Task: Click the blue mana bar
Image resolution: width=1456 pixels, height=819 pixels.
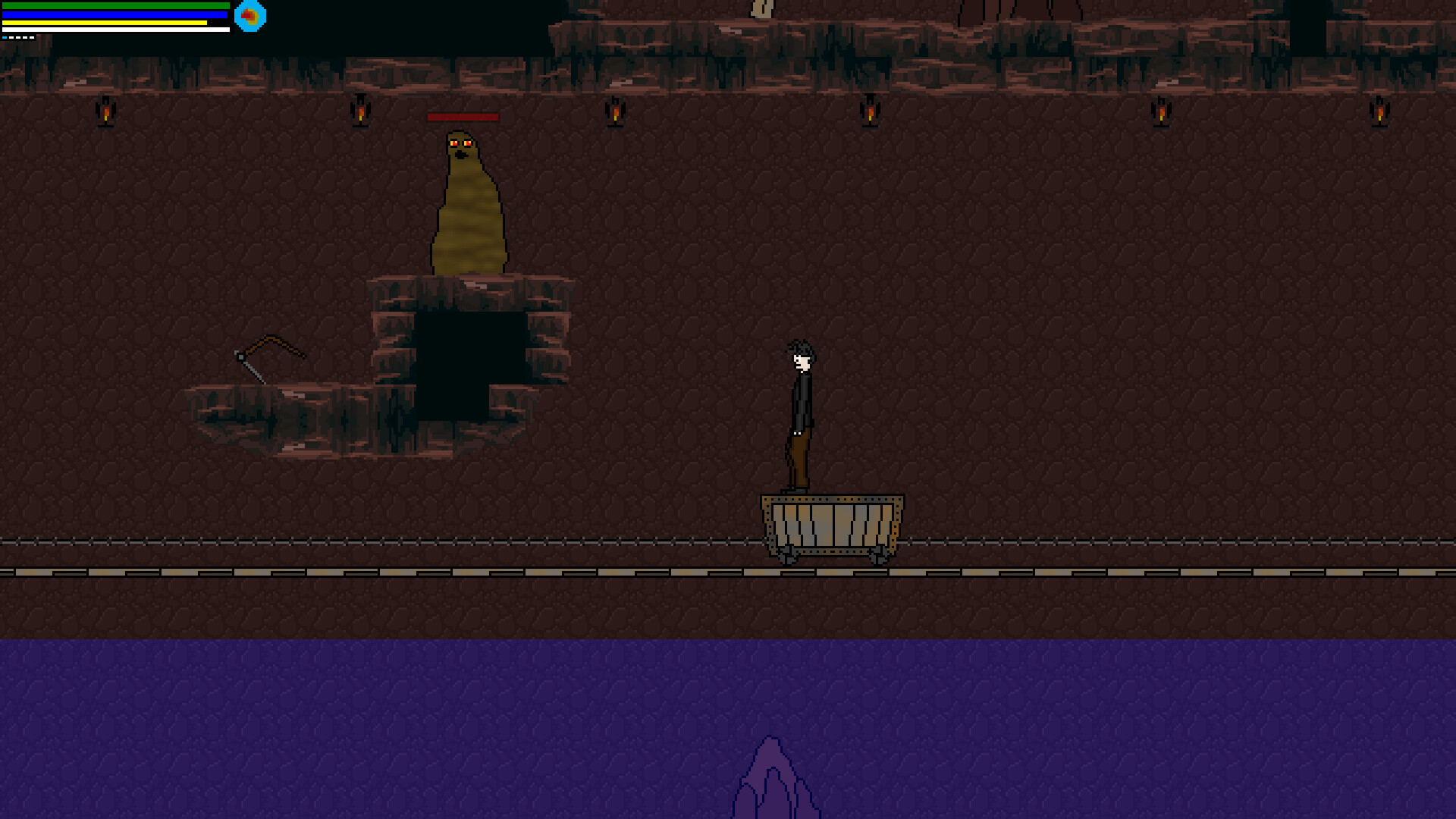Action: (x=114, y=14)
